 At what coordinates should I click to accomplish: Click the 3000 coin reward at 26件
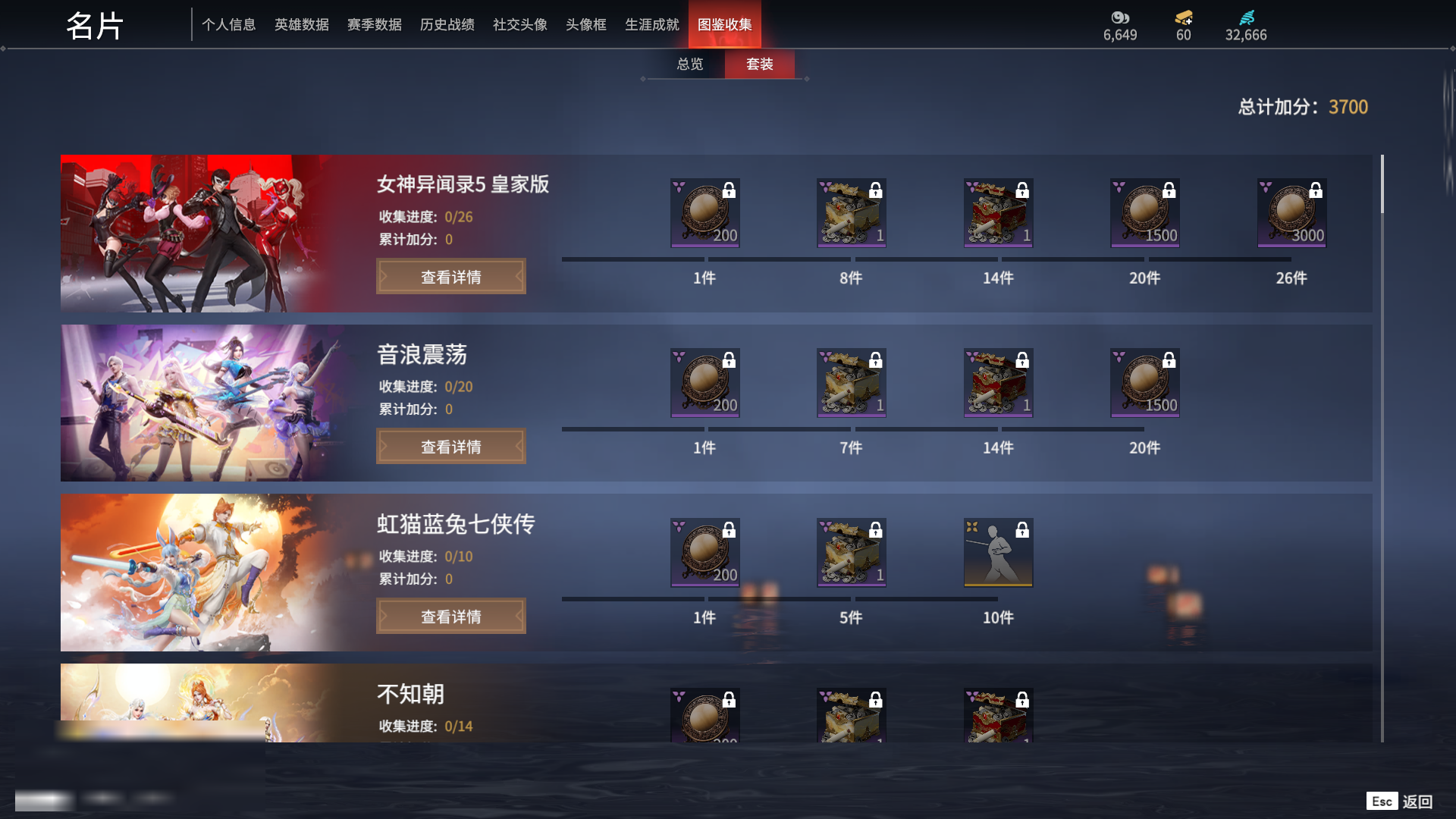pos(1291,213)
